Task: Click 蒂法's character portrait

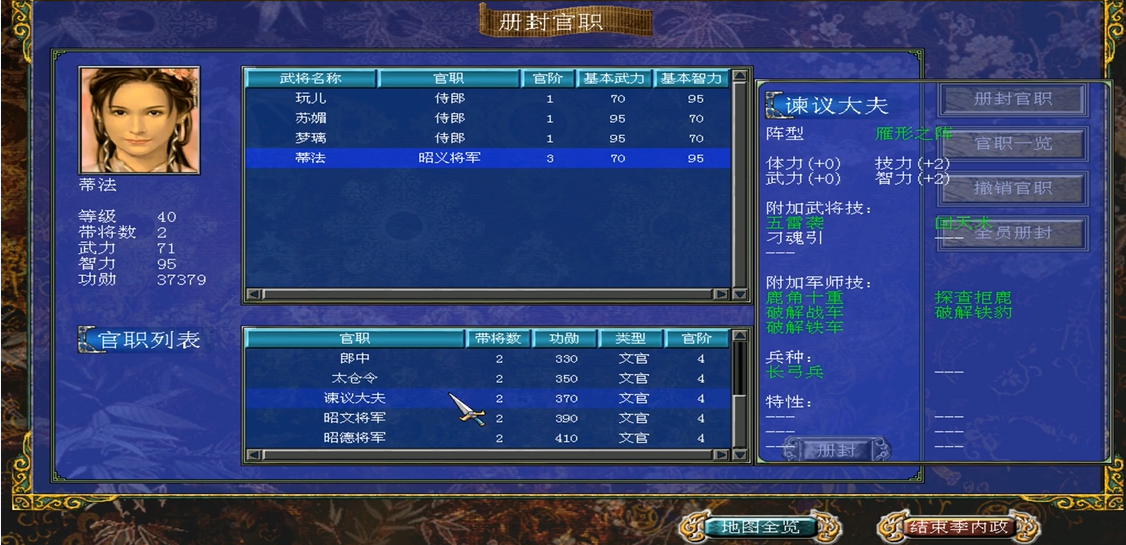Action: tap(139, 121)
